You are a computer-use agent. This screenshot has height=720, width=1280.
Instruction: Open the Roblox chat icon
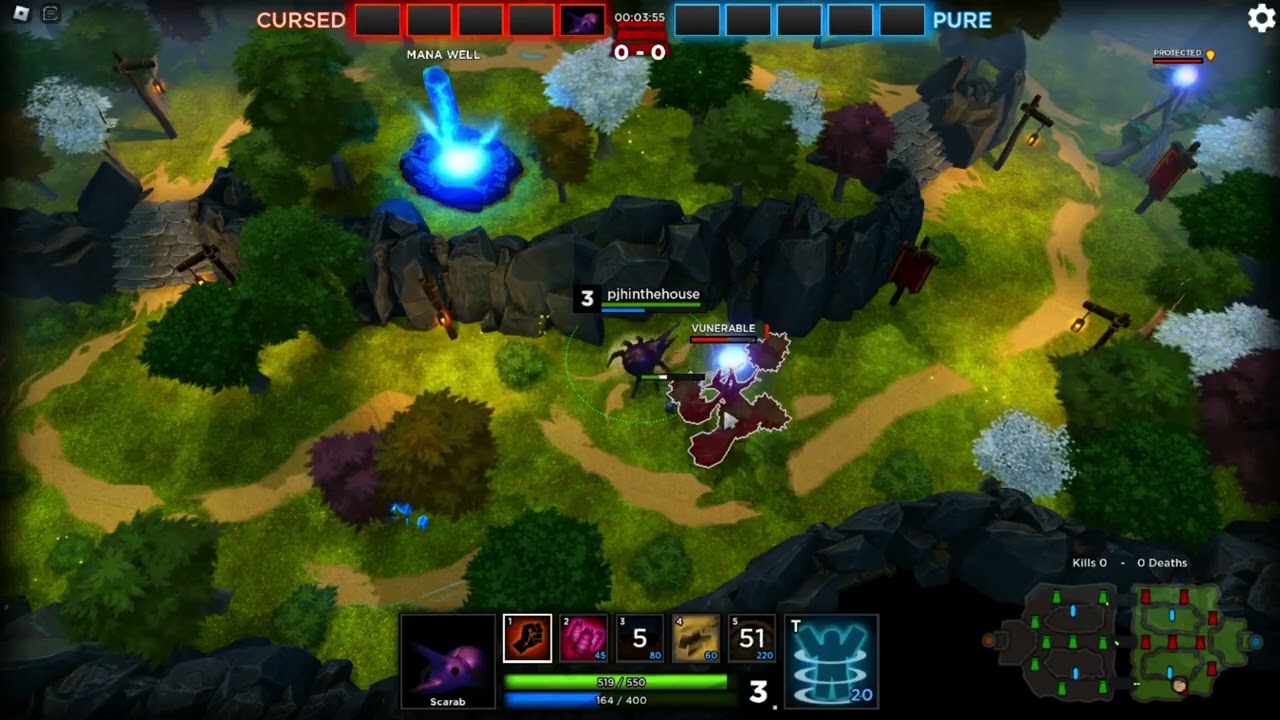coord(51,14)
